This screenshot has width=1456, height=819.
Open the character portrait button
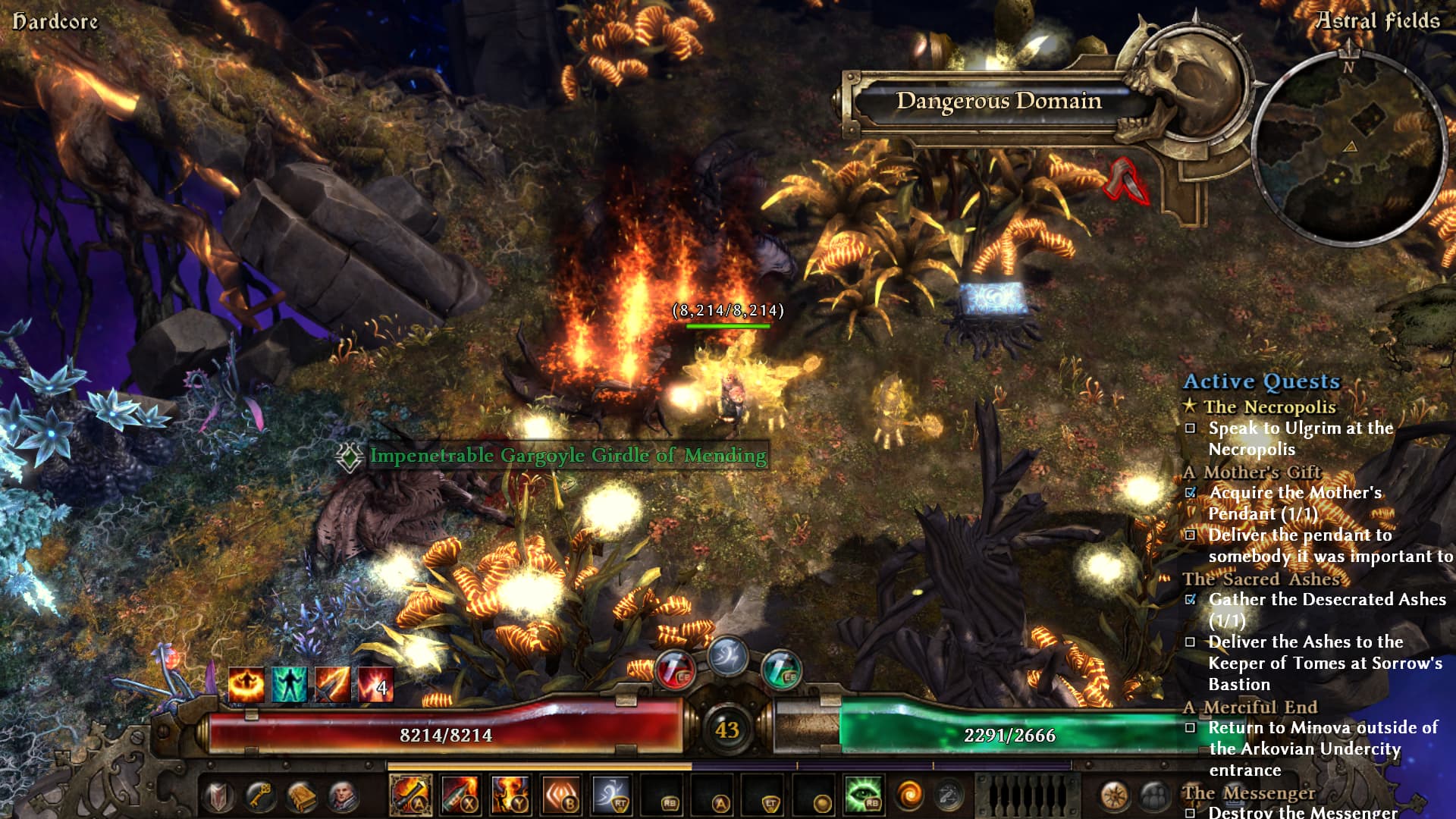(343, 796)
